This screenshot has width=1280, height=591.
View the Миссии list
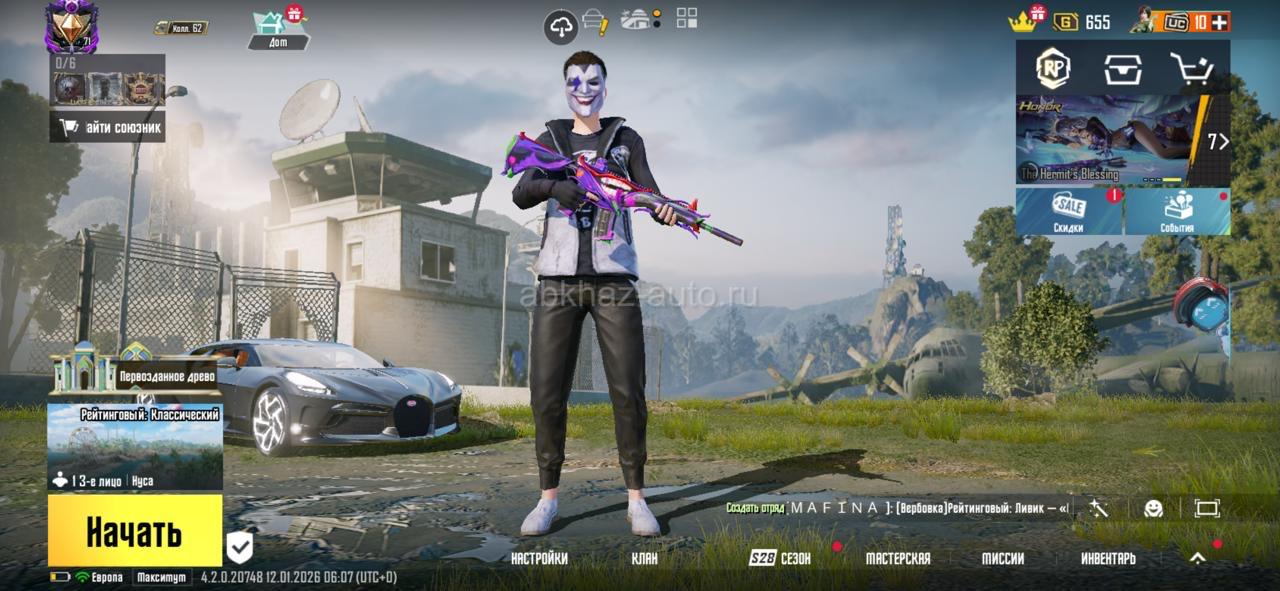[1002, 559]
